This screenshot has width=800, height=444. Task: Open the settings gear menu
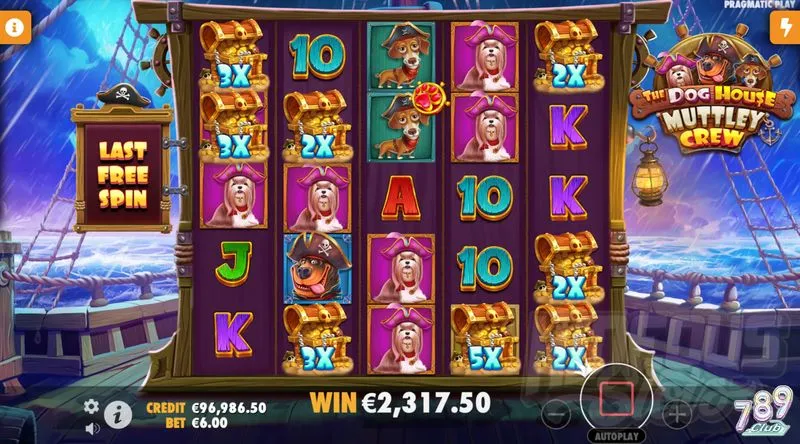[x=91, y=406]
